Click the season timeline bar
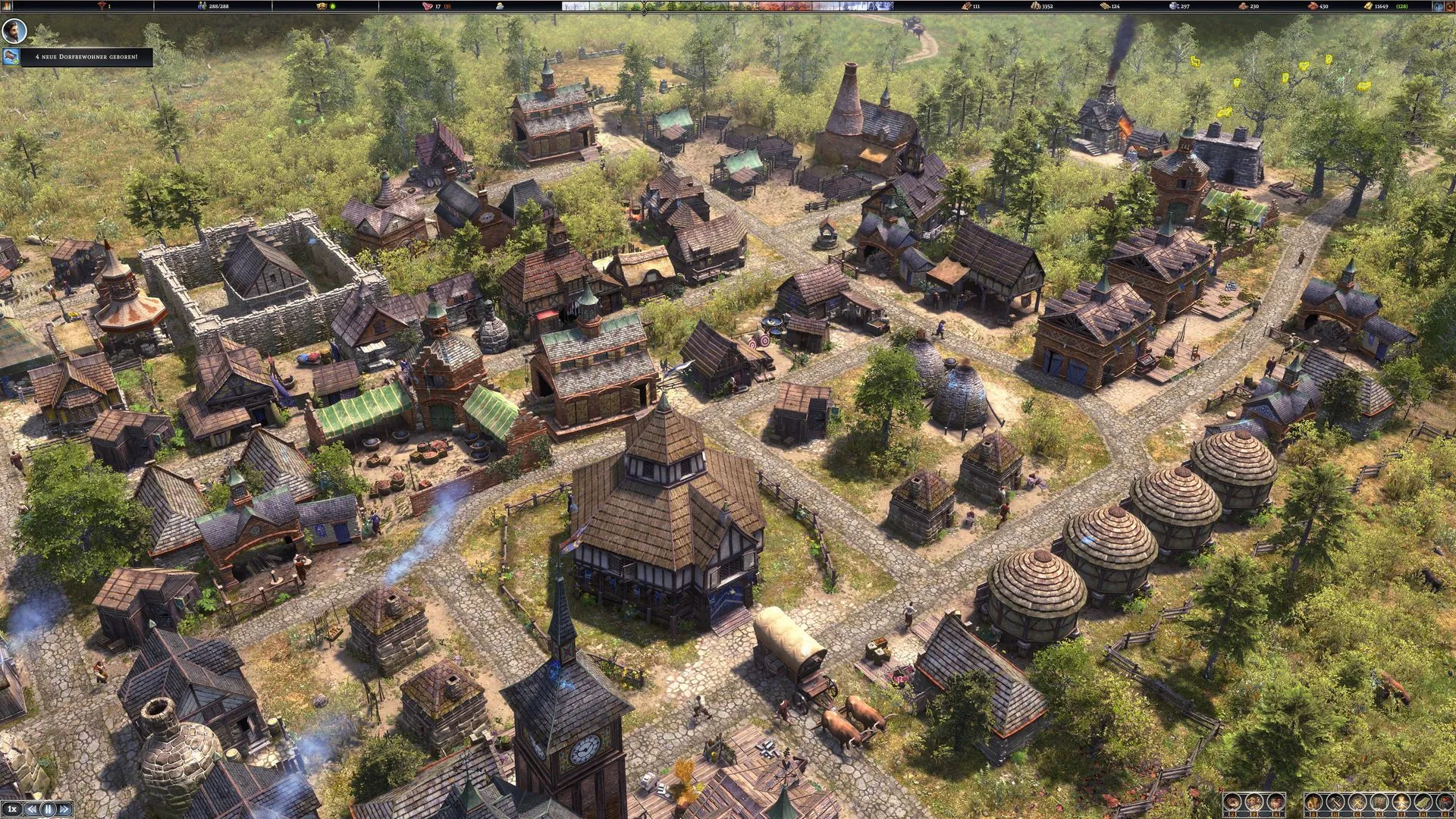The image size is (1456, 819). point(728,6)
